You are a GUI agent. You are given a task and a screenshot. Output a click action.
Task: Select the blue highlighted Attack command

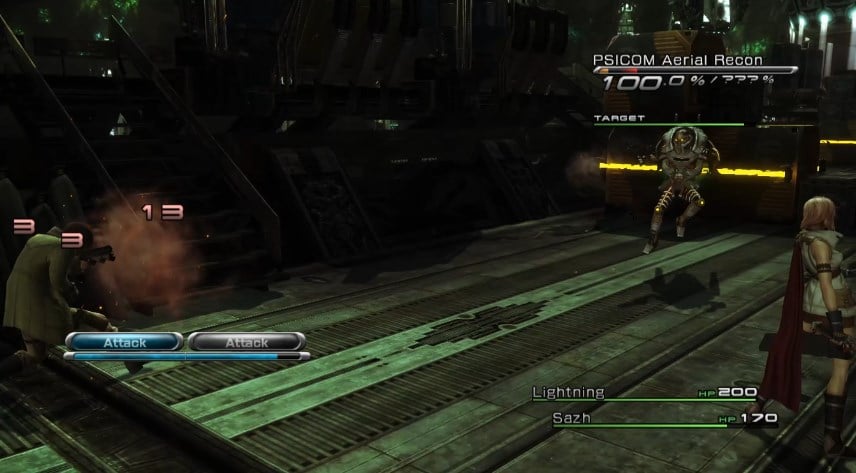(x=124, y=342)
